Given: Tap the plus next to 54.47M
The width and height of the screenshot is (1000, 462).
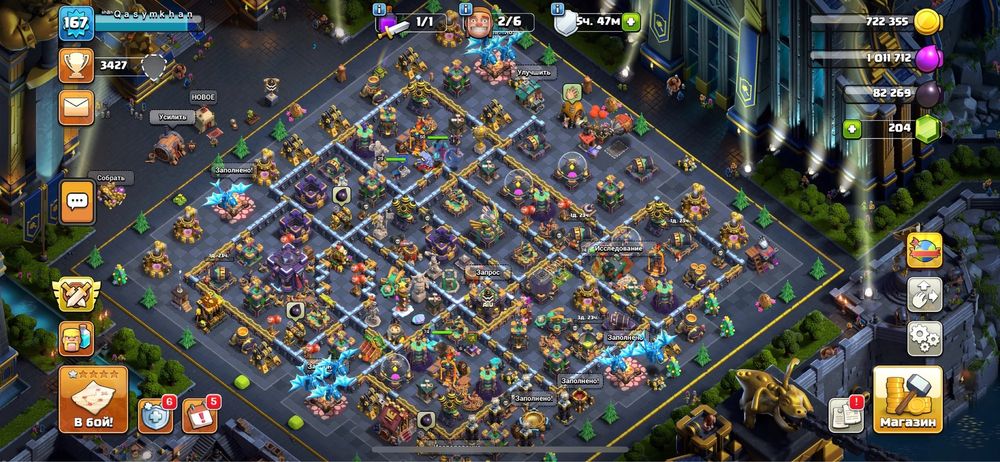Looking at the screenshot, I should [630, 22].
